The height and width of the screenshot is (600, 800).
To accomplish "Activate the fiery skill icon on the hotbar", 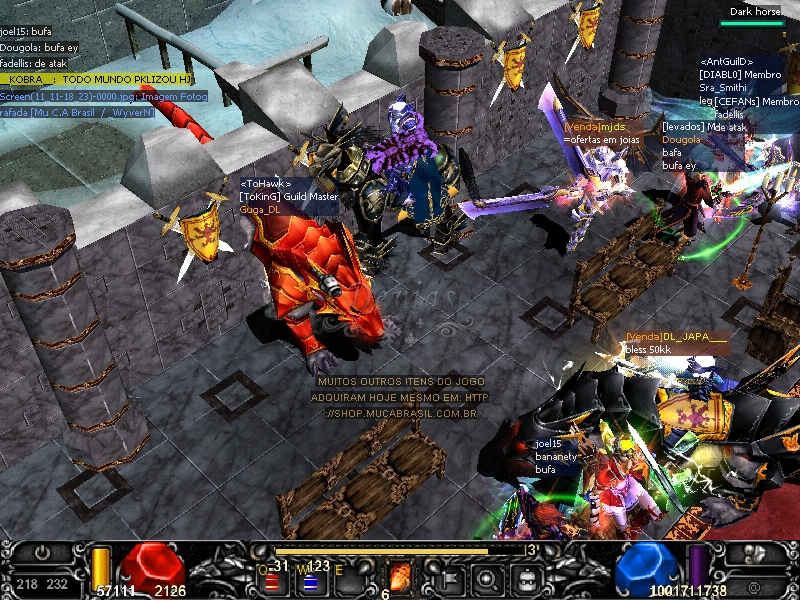I will coord(400,577).
